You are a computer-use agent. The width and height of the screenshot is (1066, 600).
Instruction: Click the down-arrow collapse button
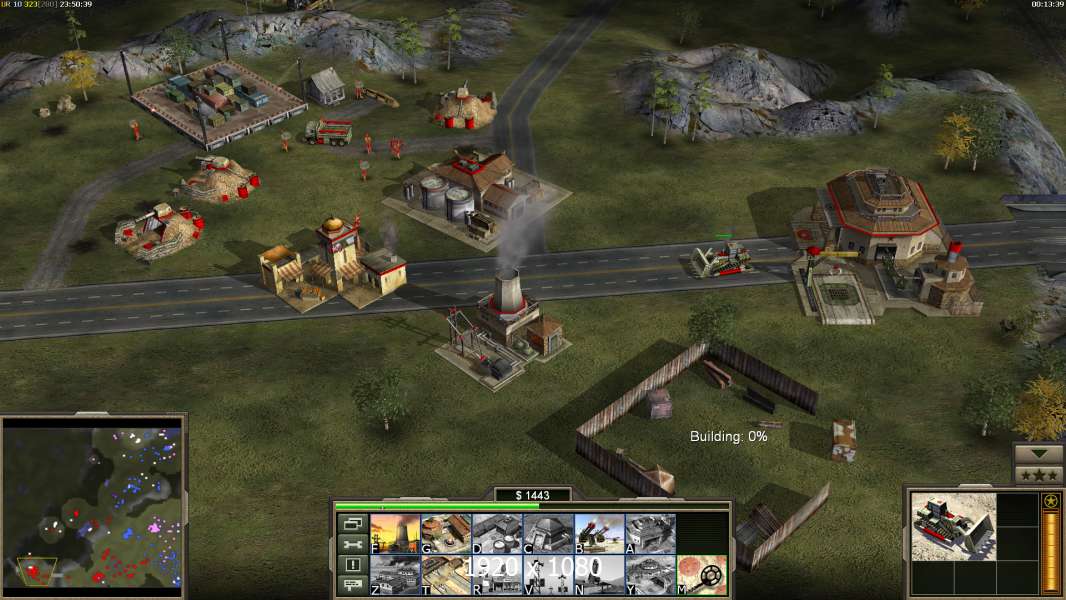coord(1038,453)
